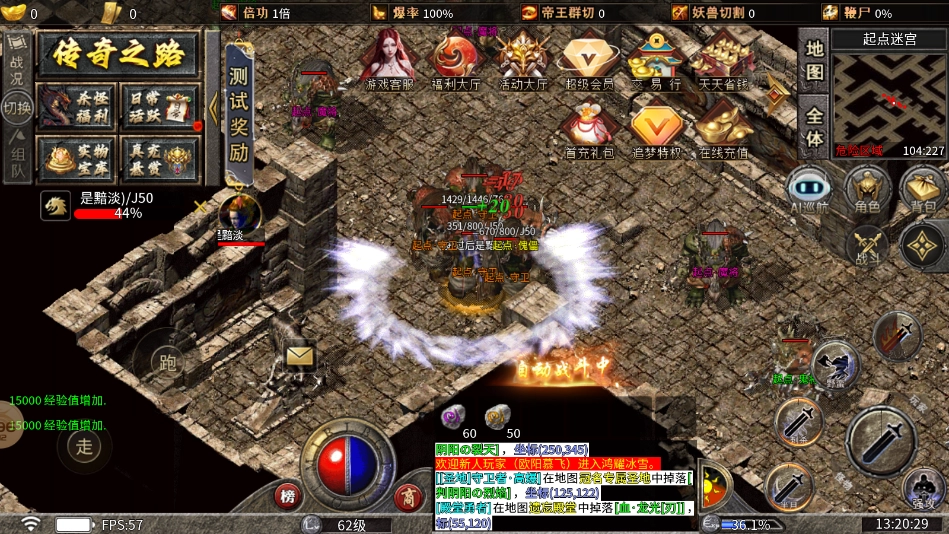Open the 超级会员 super member menu
949x534 pixels.
(x=589, y=60)
